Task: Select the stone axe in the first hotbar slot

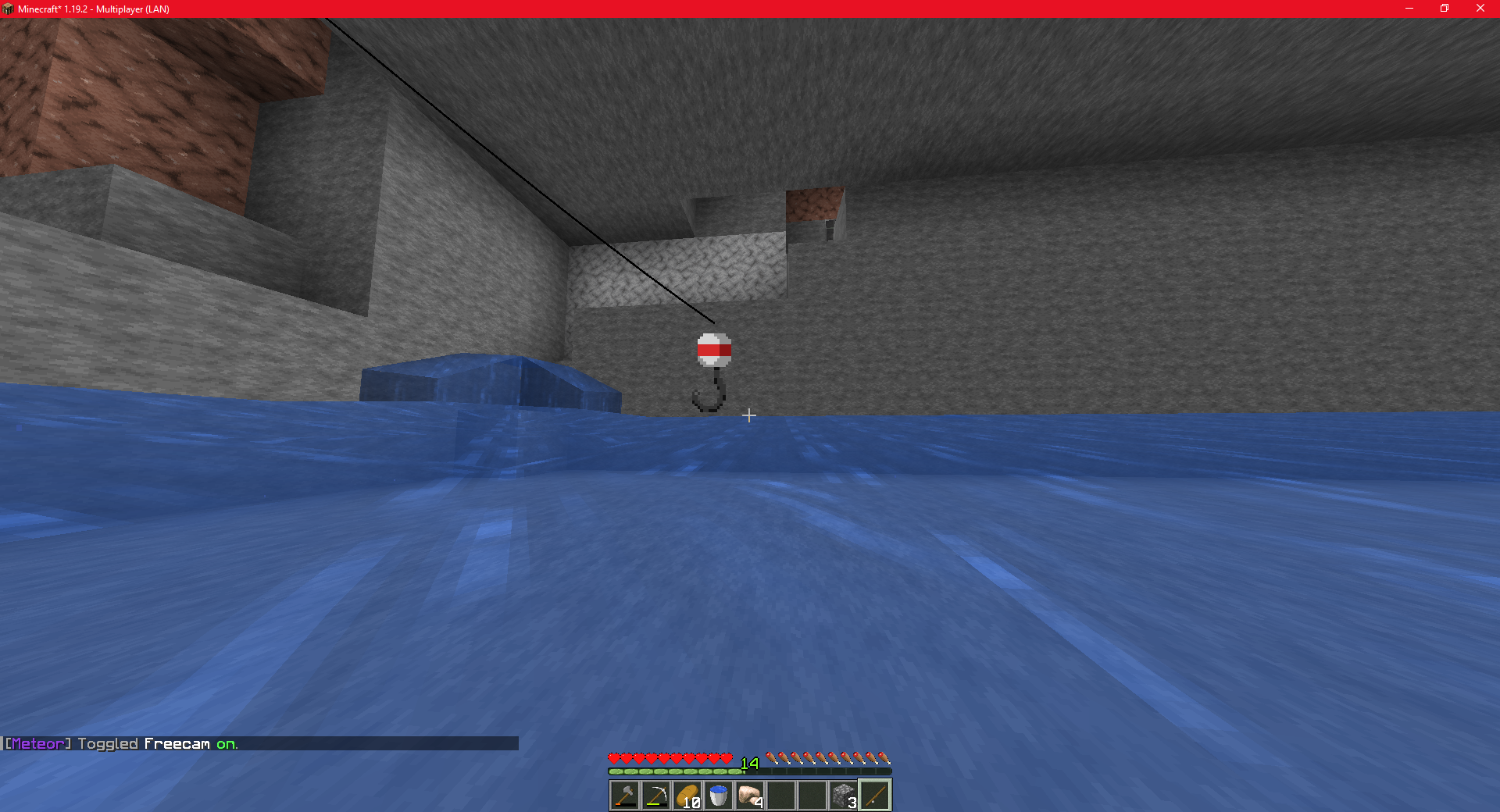Action: coord(624,794)
